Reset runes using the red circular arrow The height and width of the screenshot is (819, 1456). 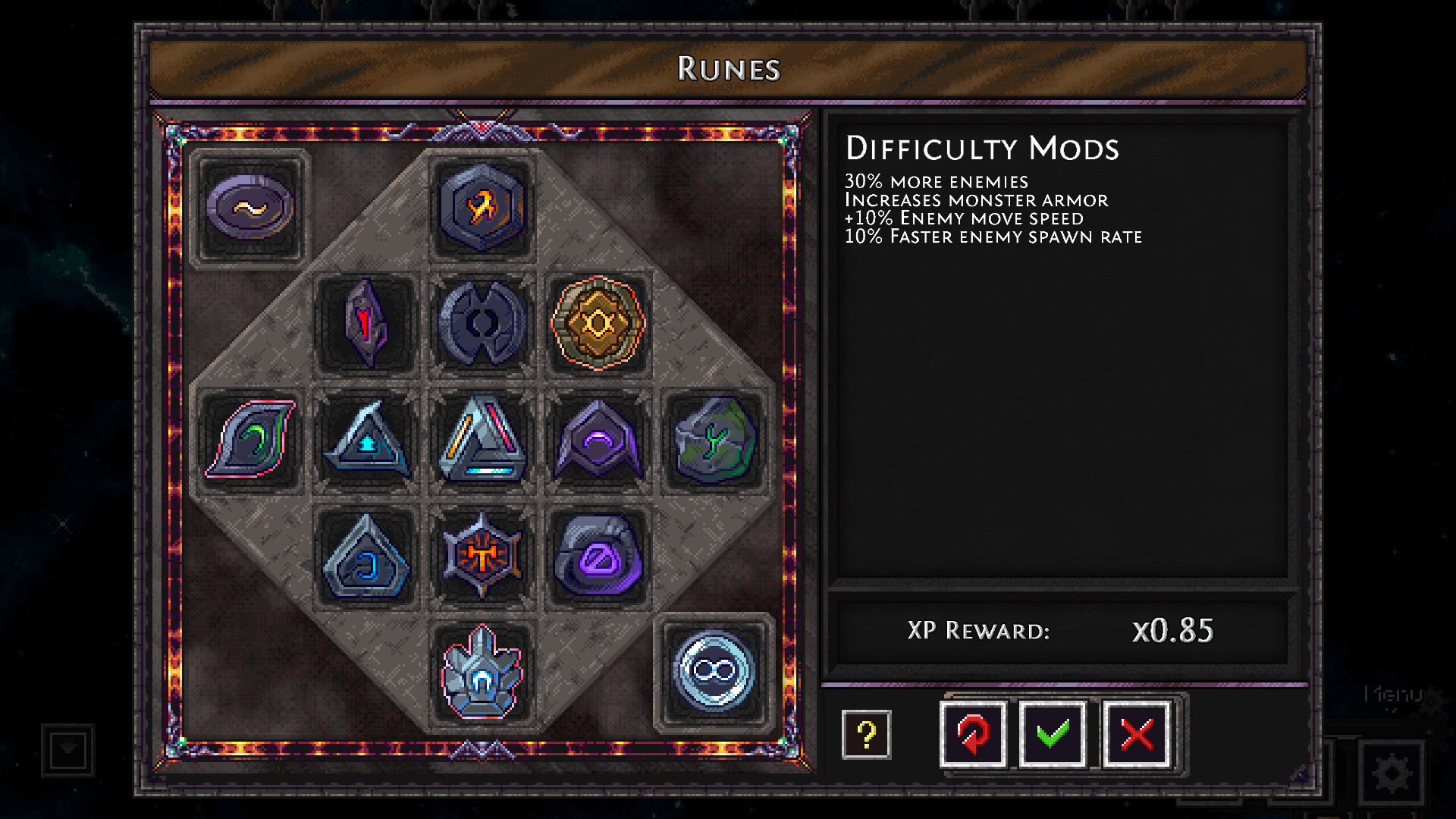pyautogui.click(x=973, y=735)
